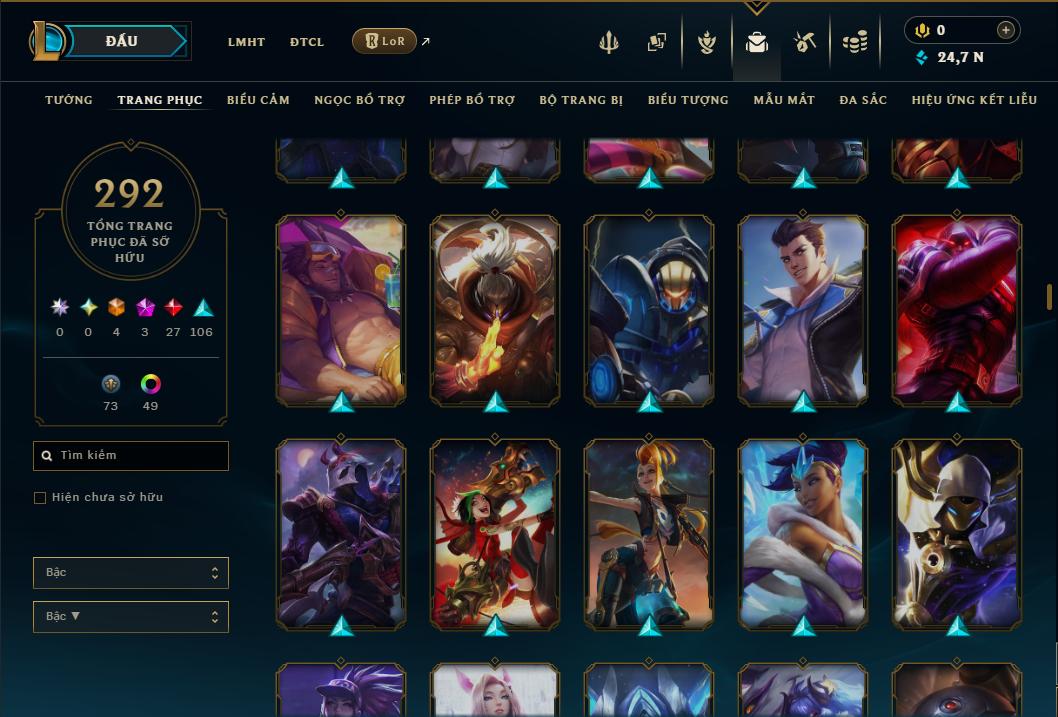Click the plus button to add RP
The height and width of the screenshot is (717, 1058).
[x=1006, y=30]
